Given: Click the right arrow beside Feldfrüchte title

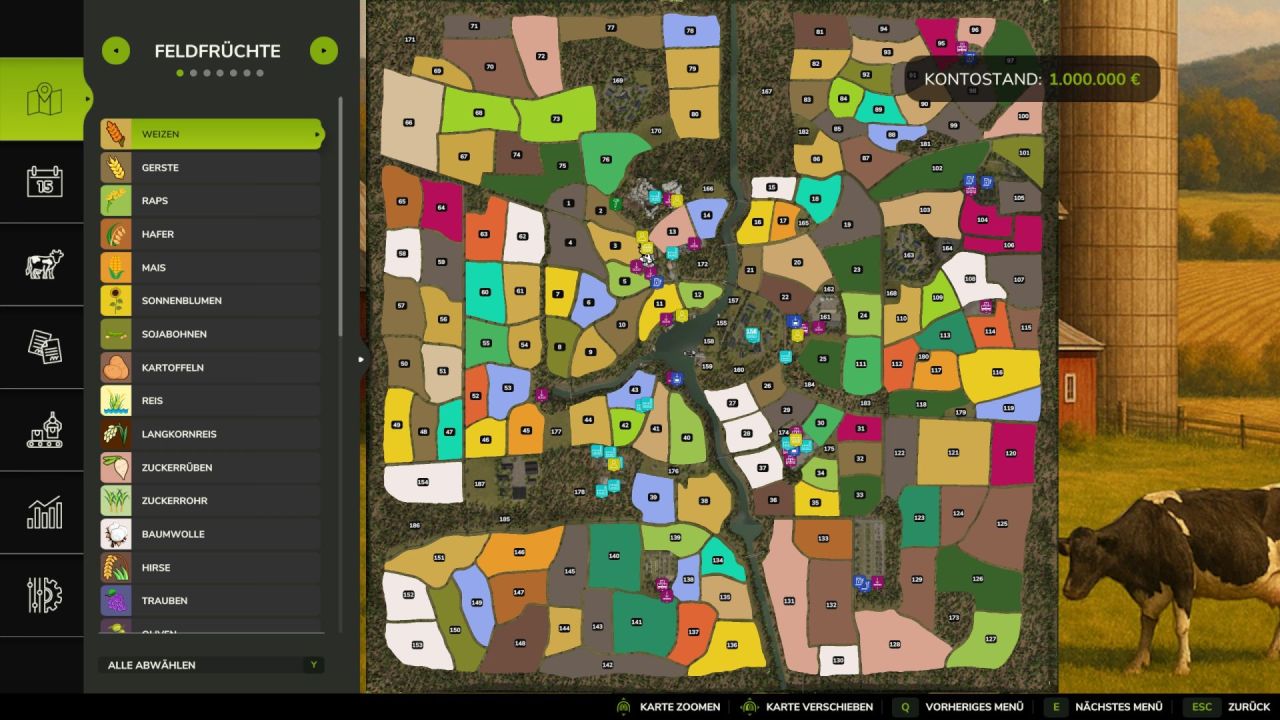Looking at the screenshot, I should (324, 50).
